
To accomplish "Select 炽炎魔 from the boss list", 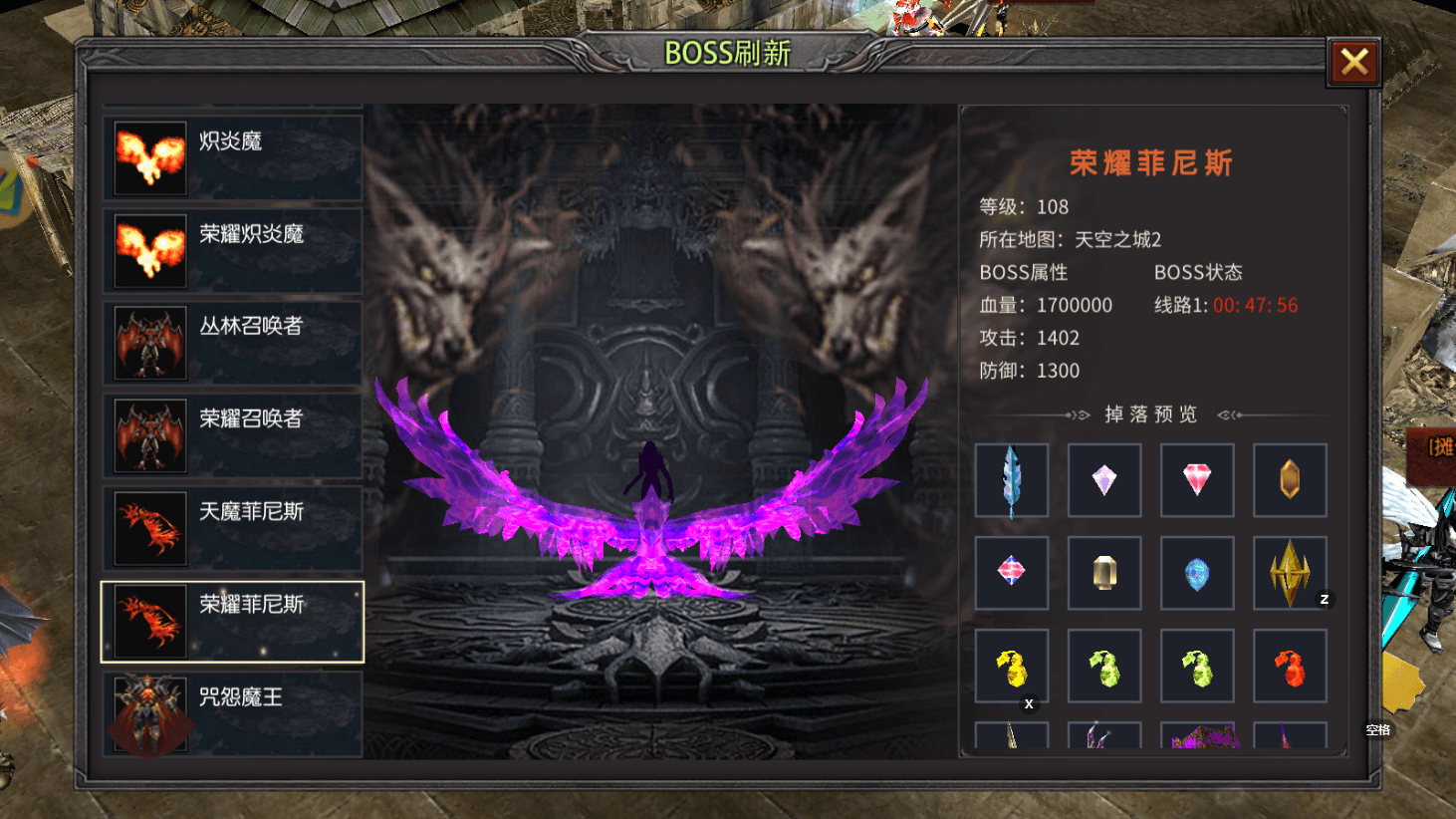I will pyautogui.click(x=232, y=157).
